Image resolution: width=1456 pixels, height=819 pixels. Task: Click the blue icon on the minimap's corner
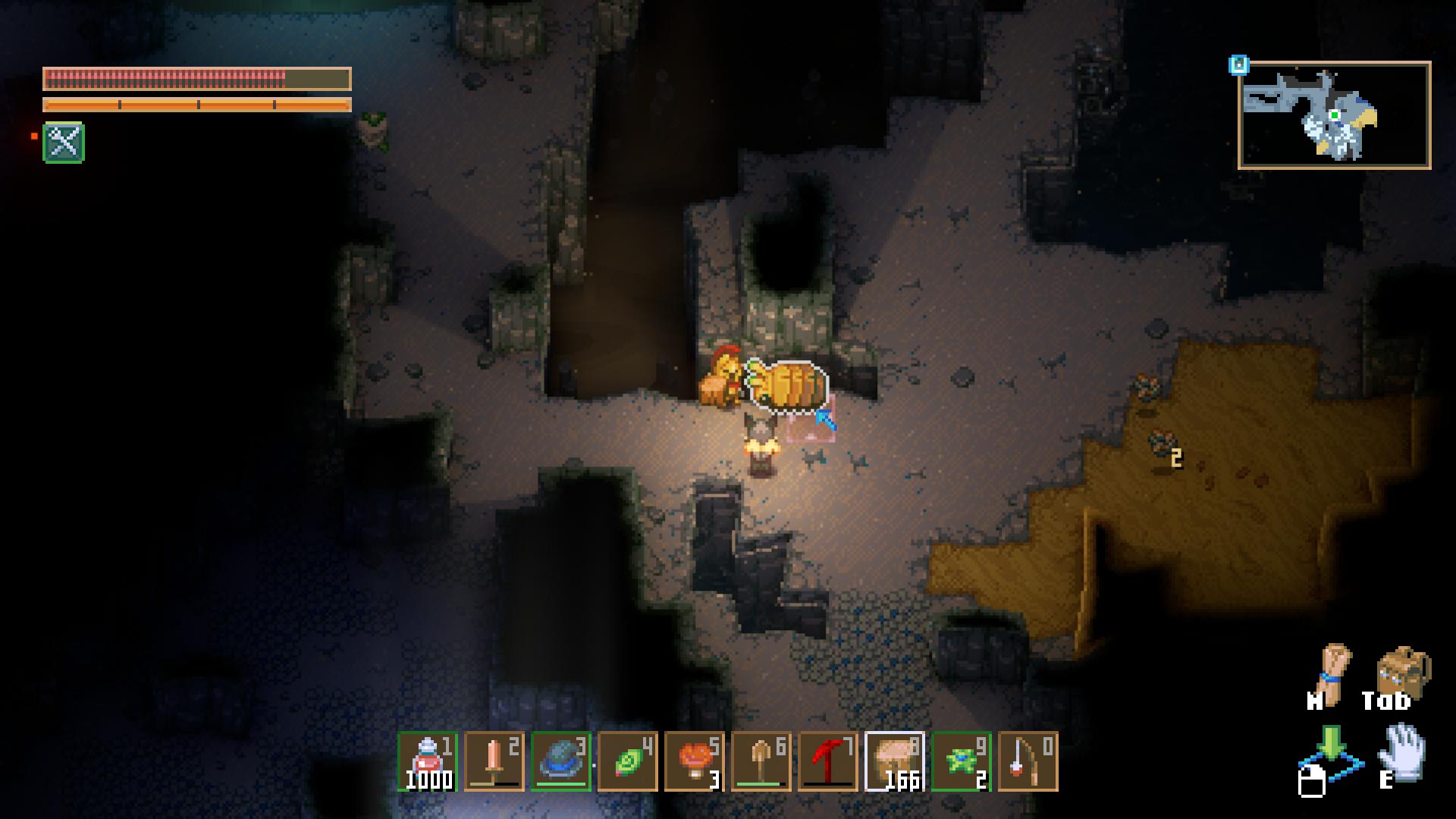[1238, 65]
